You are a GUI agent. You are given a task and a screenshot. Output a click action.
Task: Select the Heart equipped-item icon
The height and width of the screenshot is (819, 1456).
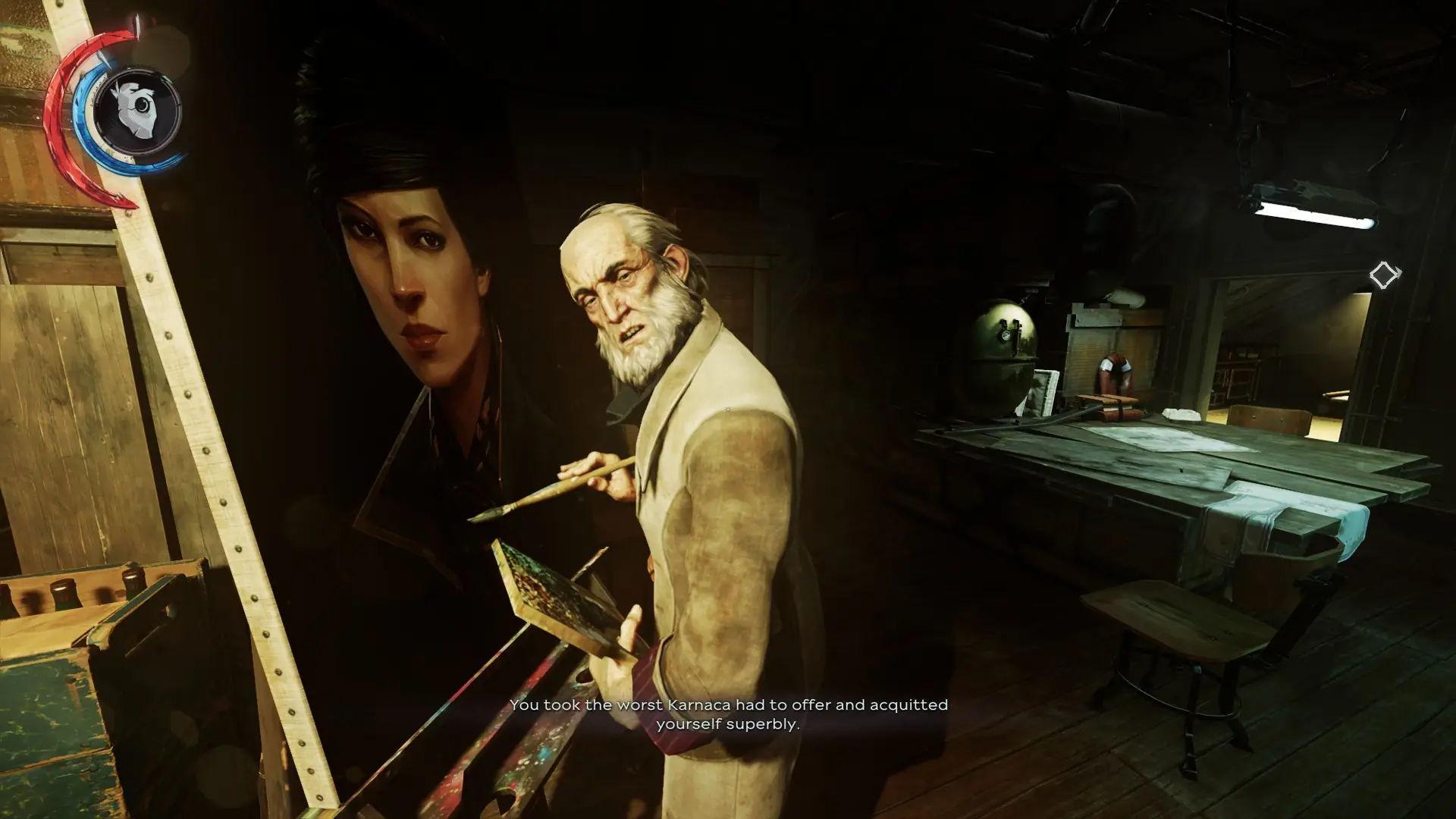coord(137,111)
